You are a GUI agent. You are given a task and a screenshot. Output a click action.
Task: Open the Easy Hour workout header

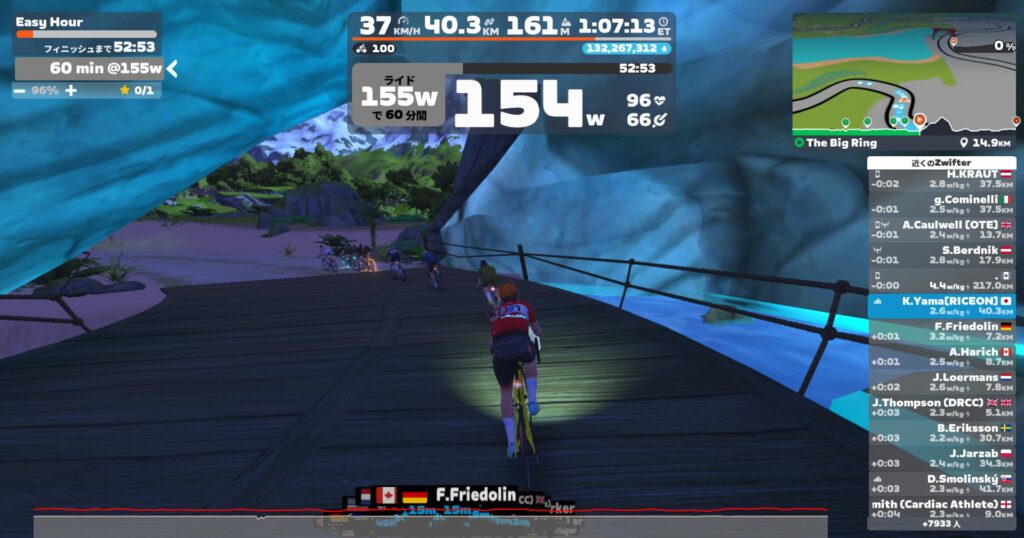(x=50, y=22)
